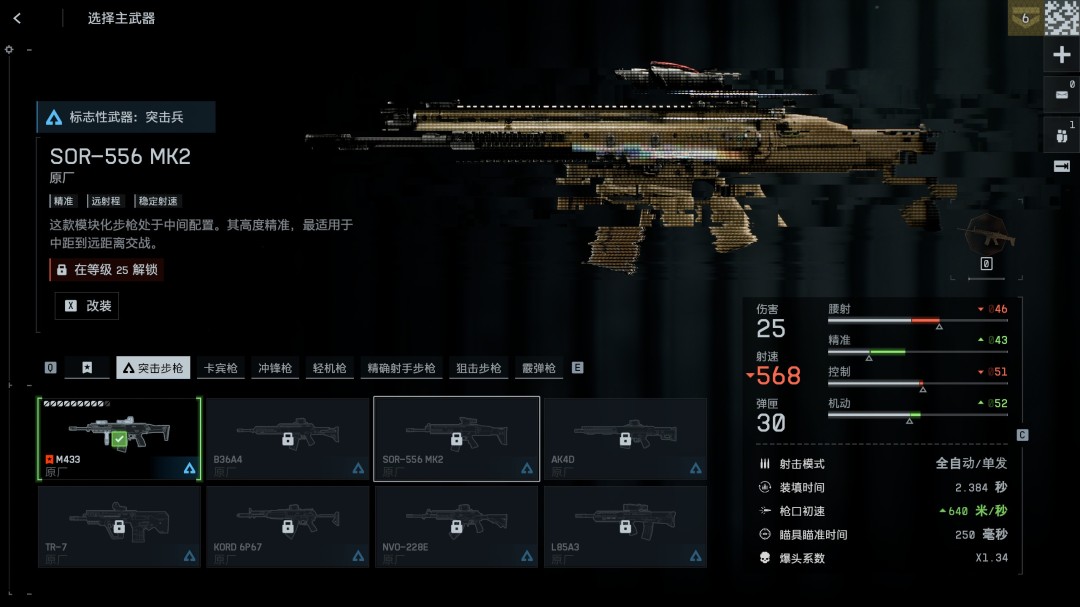This screenshot has width=1080, height=607.
Task: Select the equipped M433 weapon tile
Action: (x=119, y=438)
